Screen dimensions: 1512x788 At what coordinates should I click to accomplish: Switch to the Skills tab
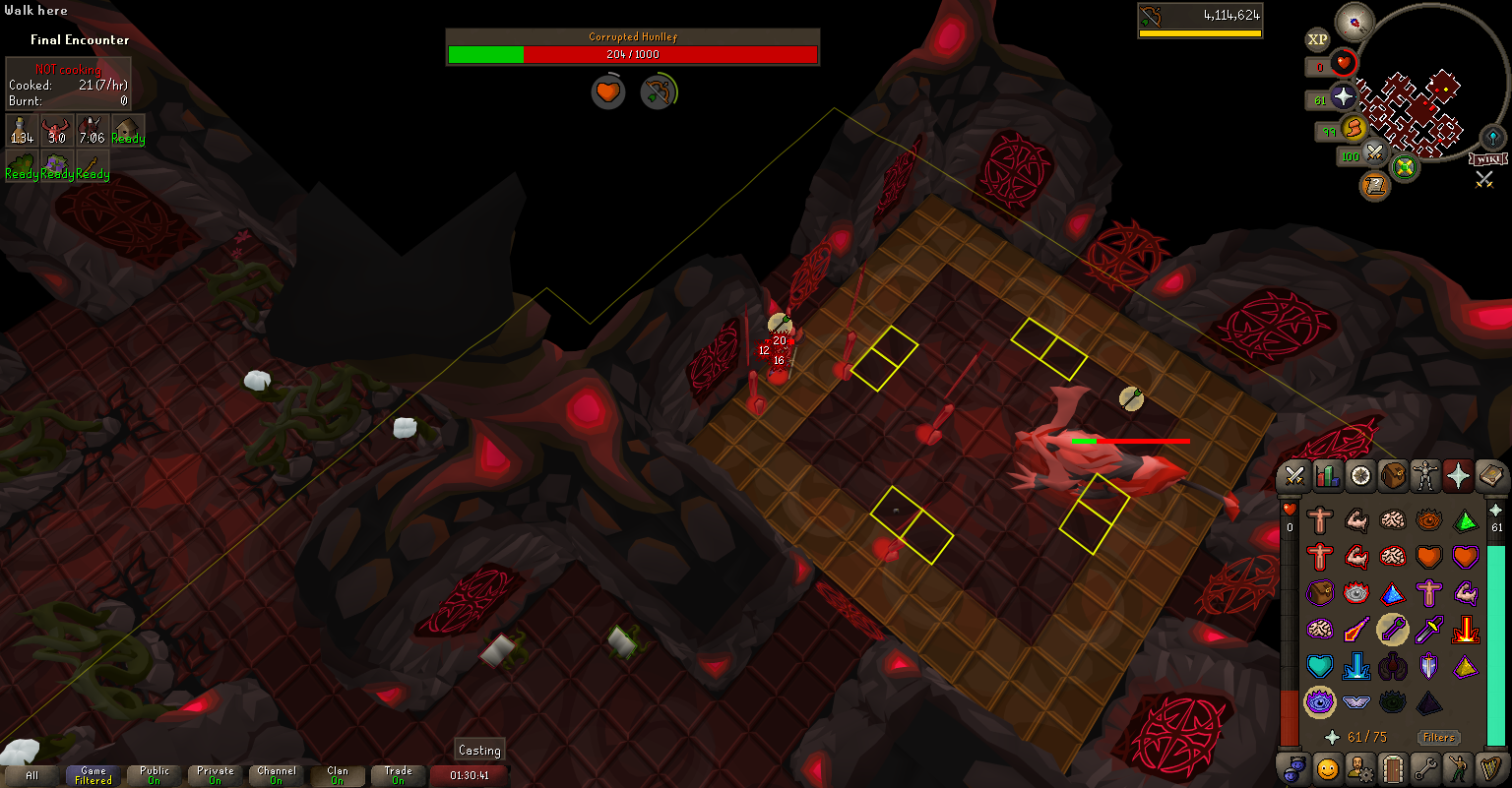[x=1327, y=476]
